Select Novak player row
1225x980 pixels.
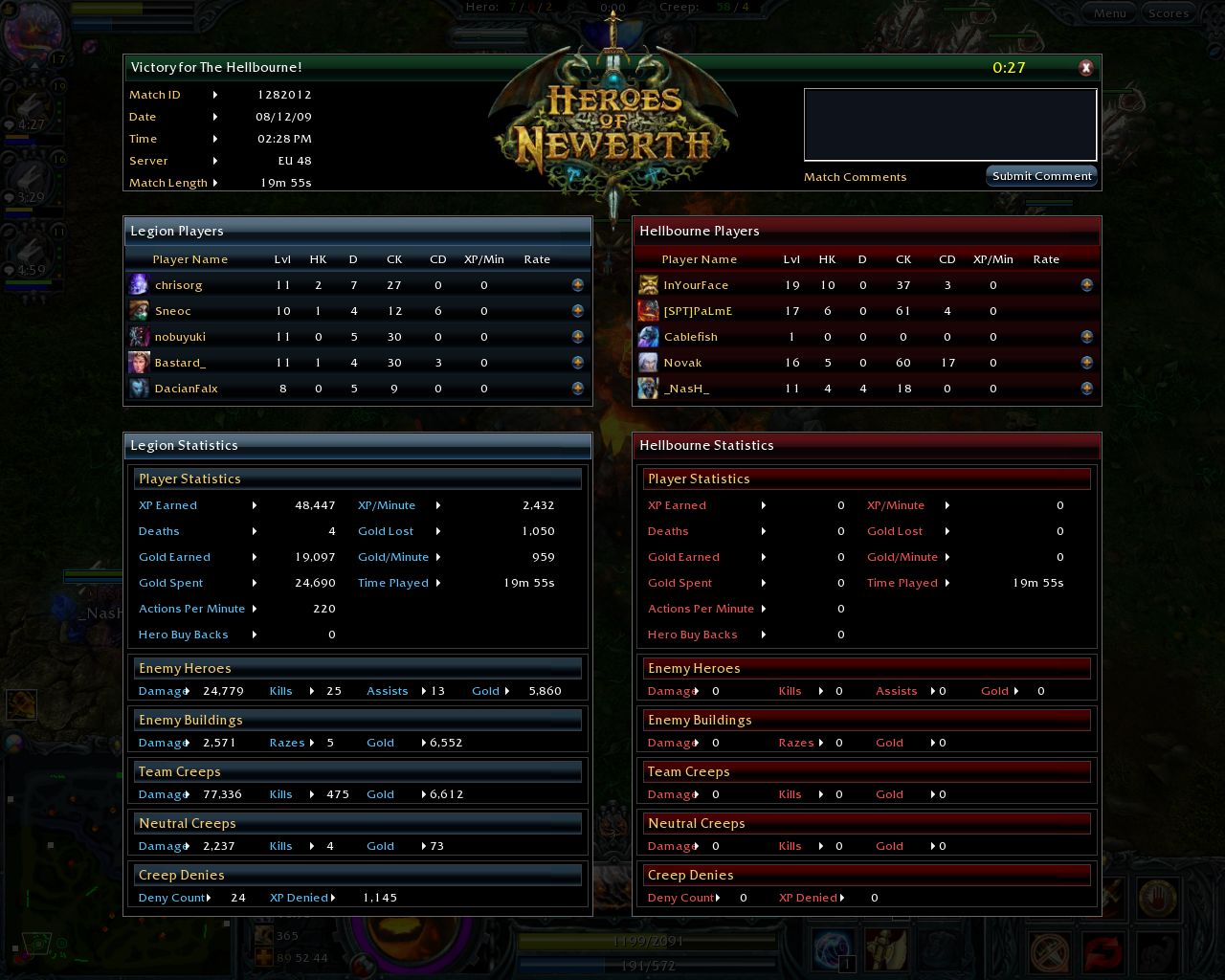click(682, 363)
